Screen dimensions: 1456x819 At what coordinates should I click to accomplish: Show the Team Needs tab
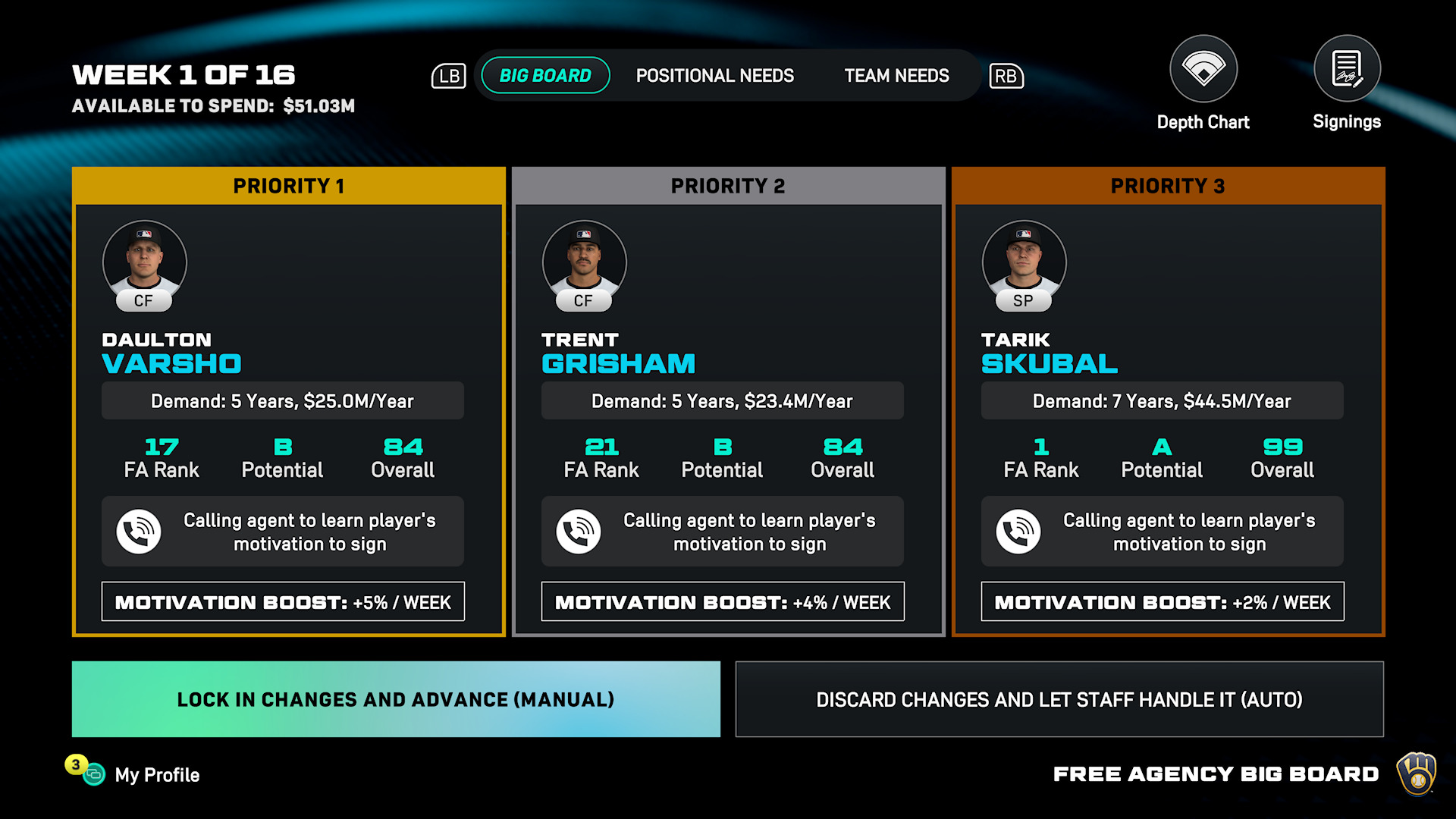[896, 76]
